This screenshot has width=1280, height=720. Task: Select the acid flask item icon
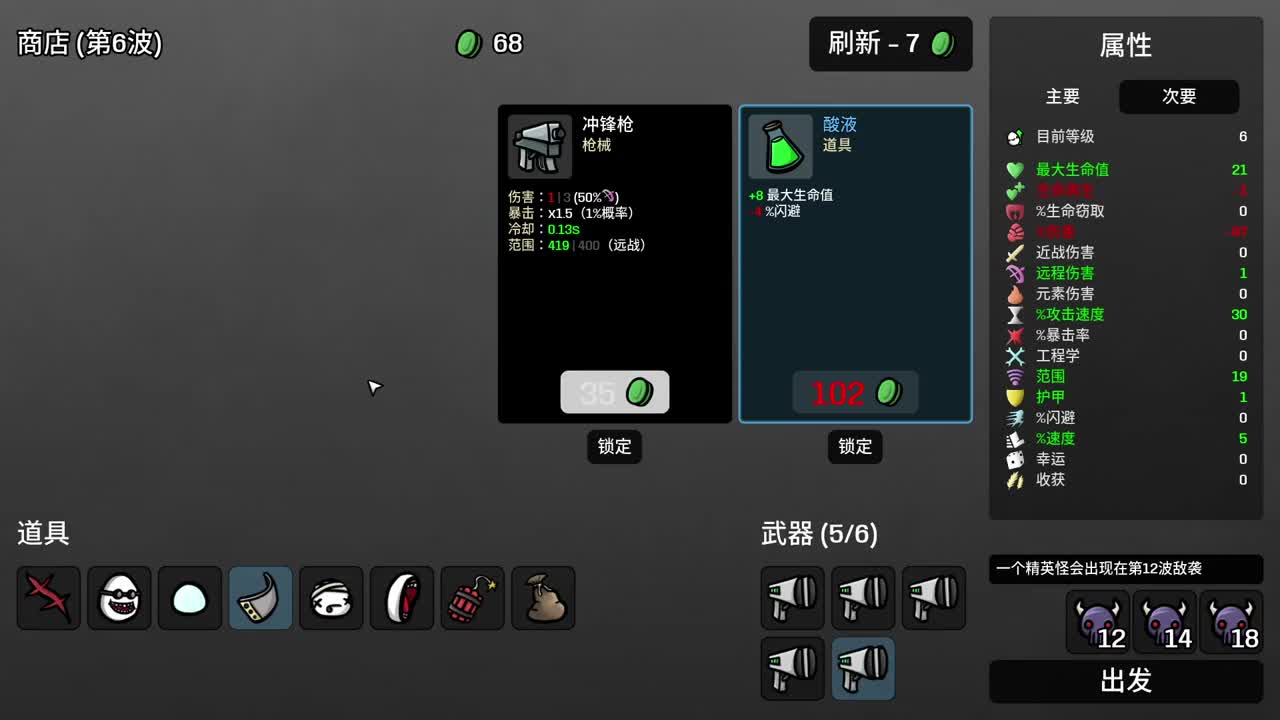click(x=779, y=147)
